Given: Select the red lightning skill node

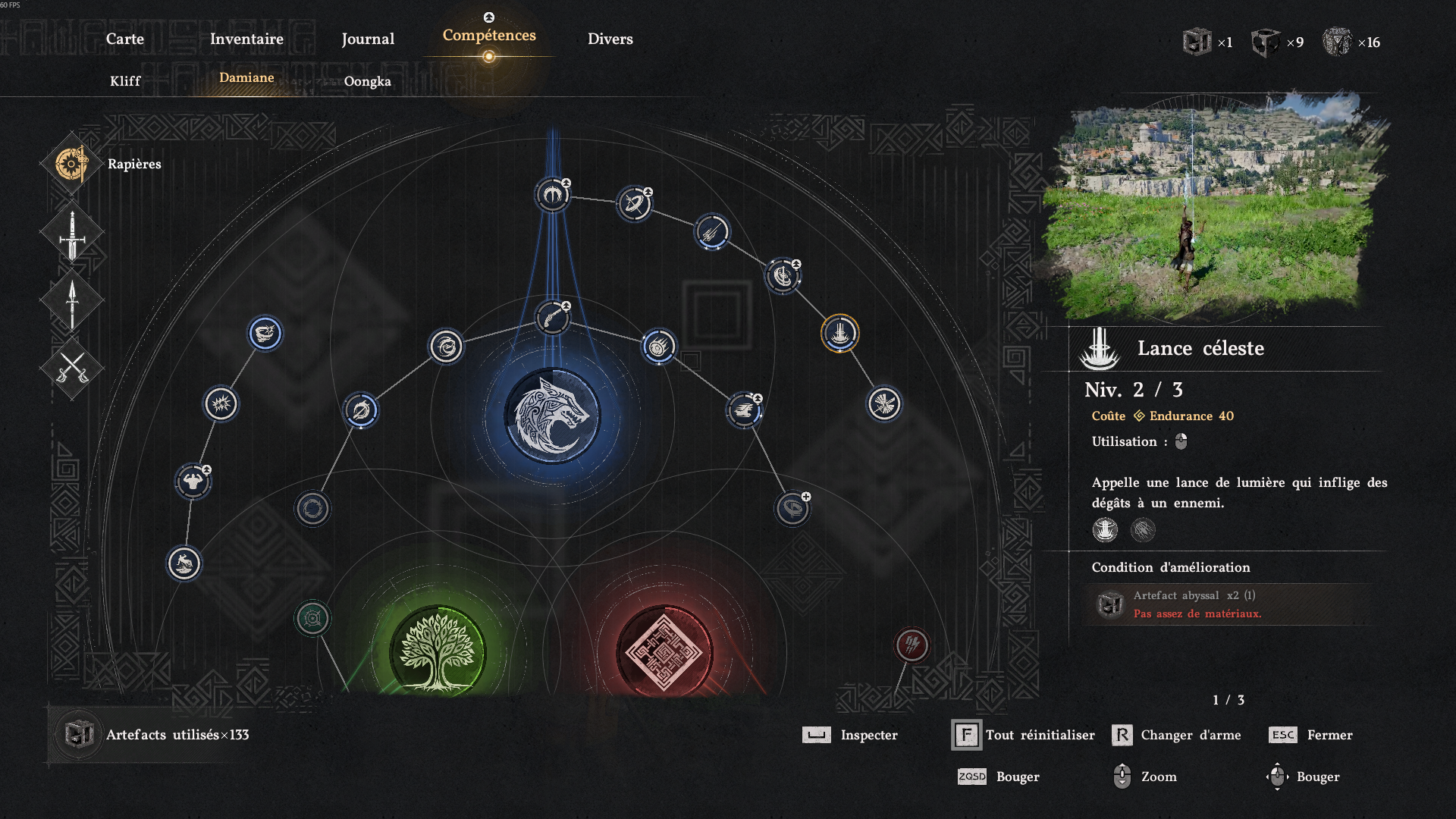Looking at the screenshot, I should 912,645.
